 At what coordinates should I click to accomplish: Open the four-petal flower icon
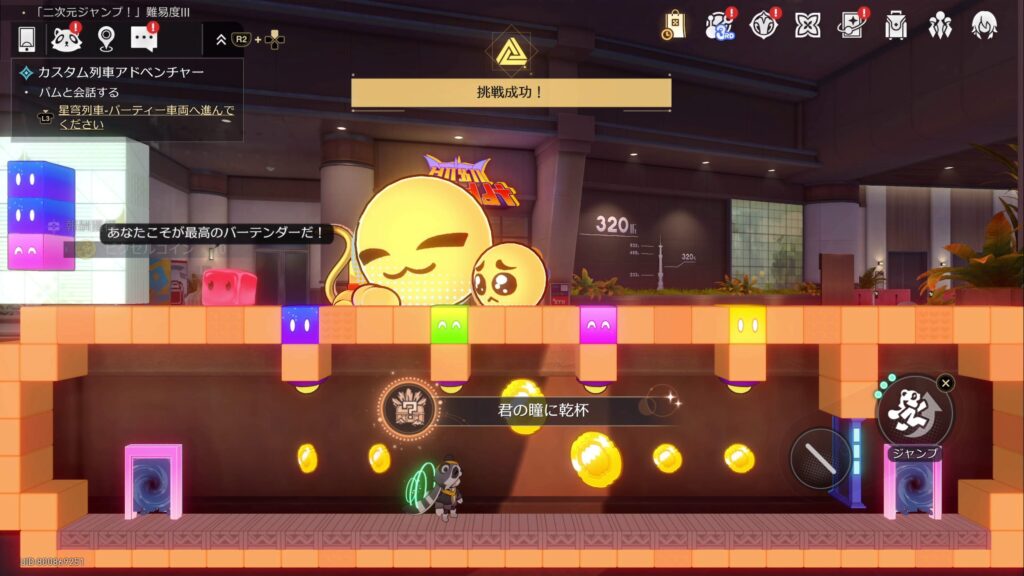[808, 25]
